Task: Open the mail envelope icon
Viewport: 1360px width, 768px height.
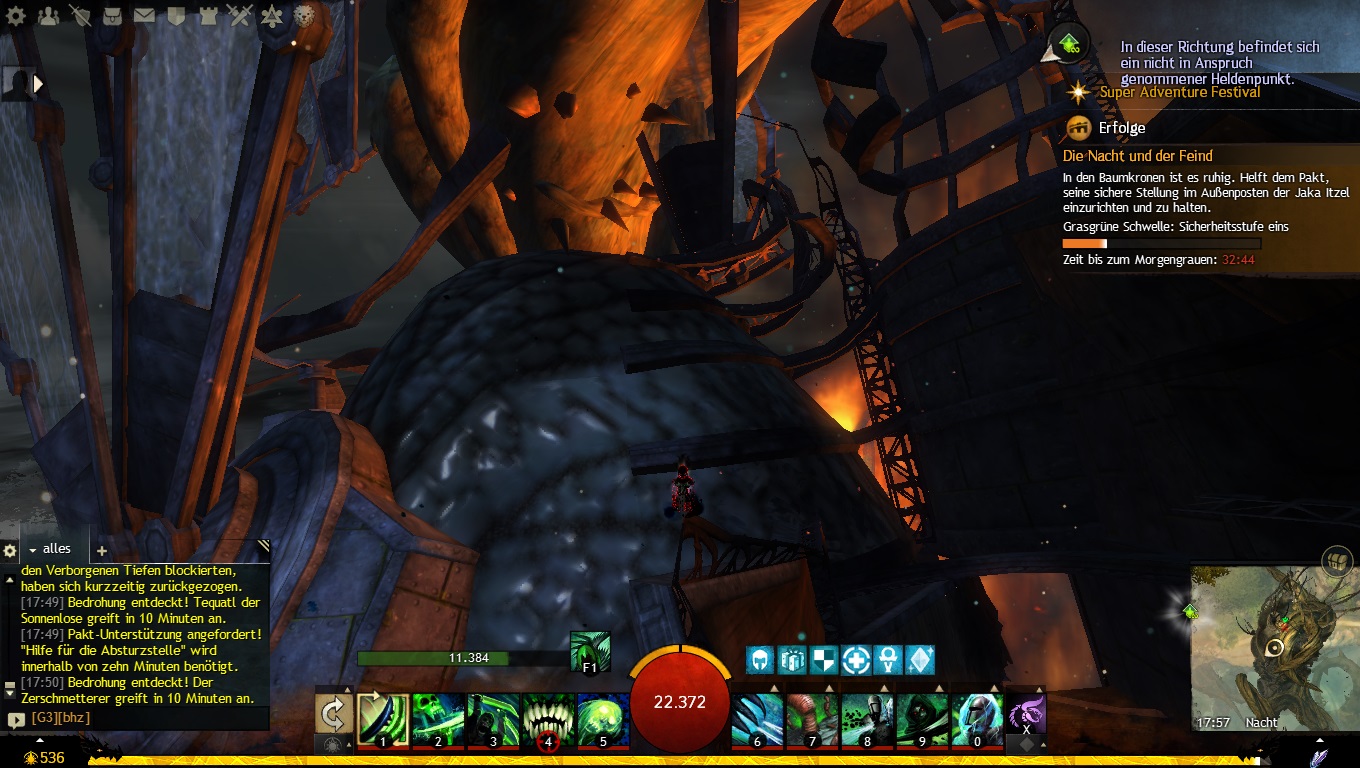Action: click(144, 15)
